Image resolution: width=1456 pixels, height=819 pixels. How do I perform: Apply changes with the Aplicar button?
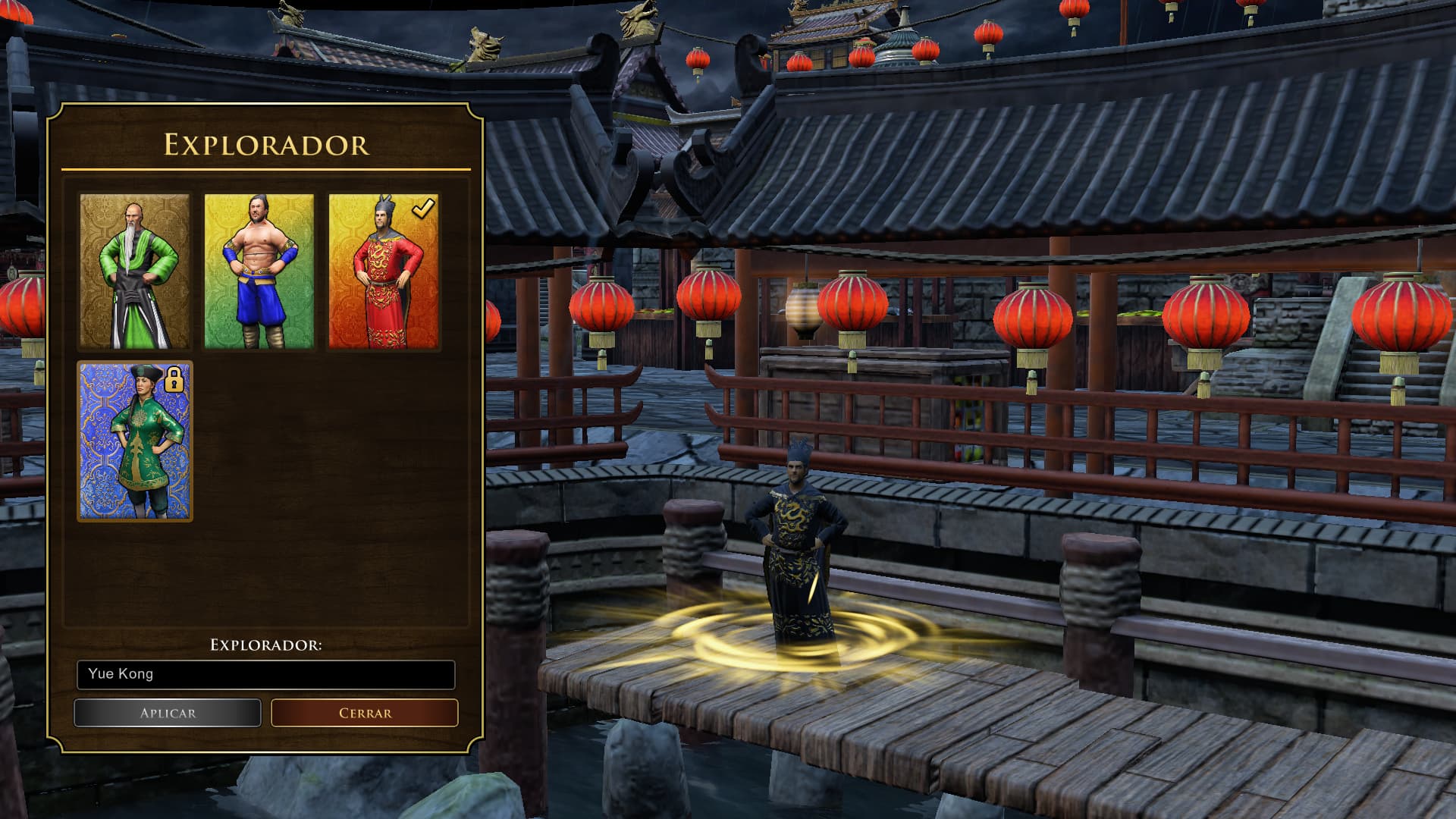tap(168, 713)
